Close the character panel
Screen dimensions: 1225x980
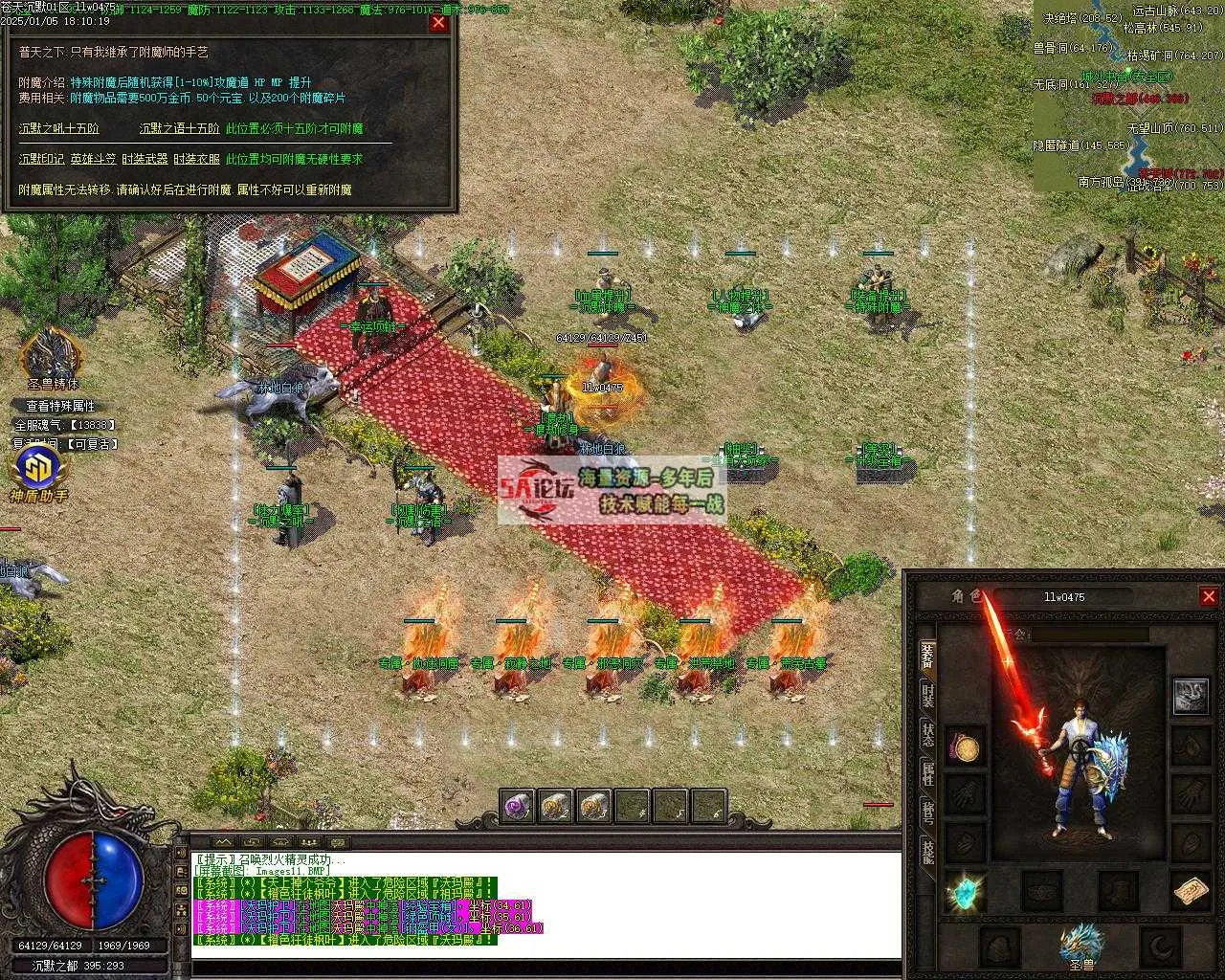[1209, 596]
